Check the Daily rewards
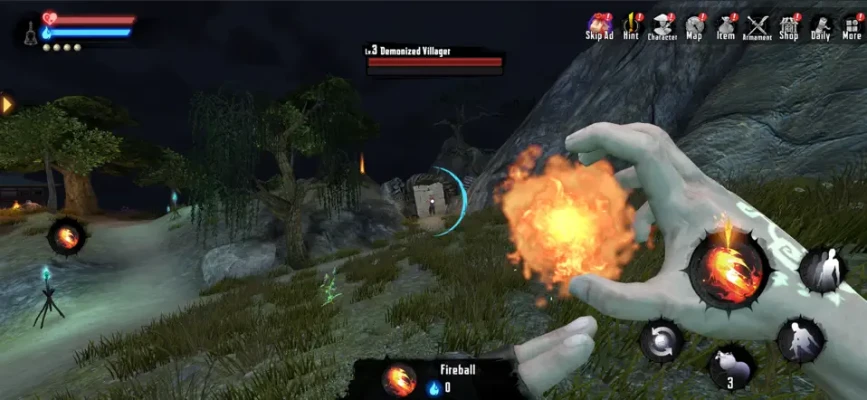The width and height of the screenshot is (867, 400). pos(820,26)
